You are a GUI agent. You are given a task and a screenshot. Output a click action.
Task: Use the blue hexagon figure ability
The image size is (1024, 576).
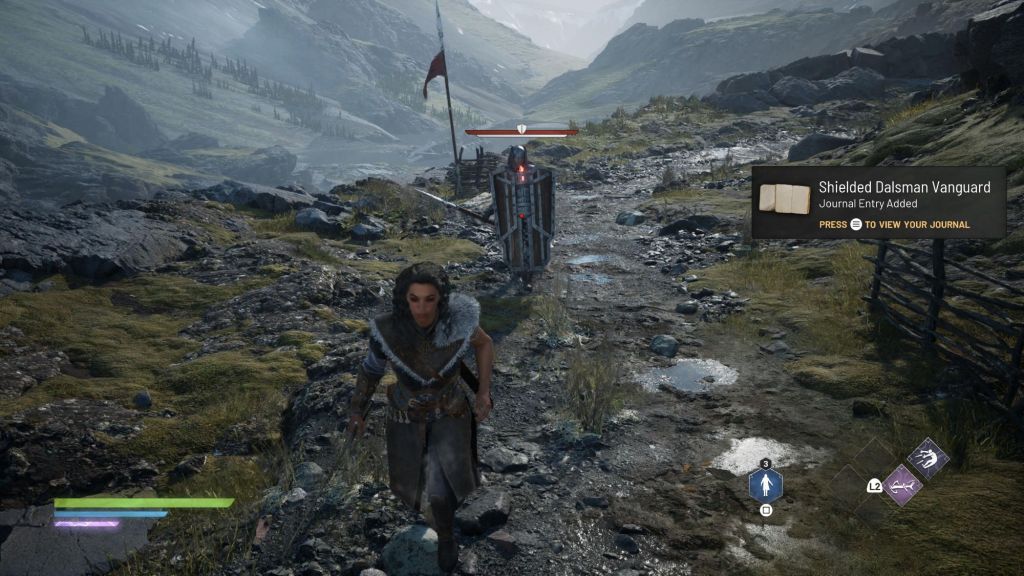point(765,487)
